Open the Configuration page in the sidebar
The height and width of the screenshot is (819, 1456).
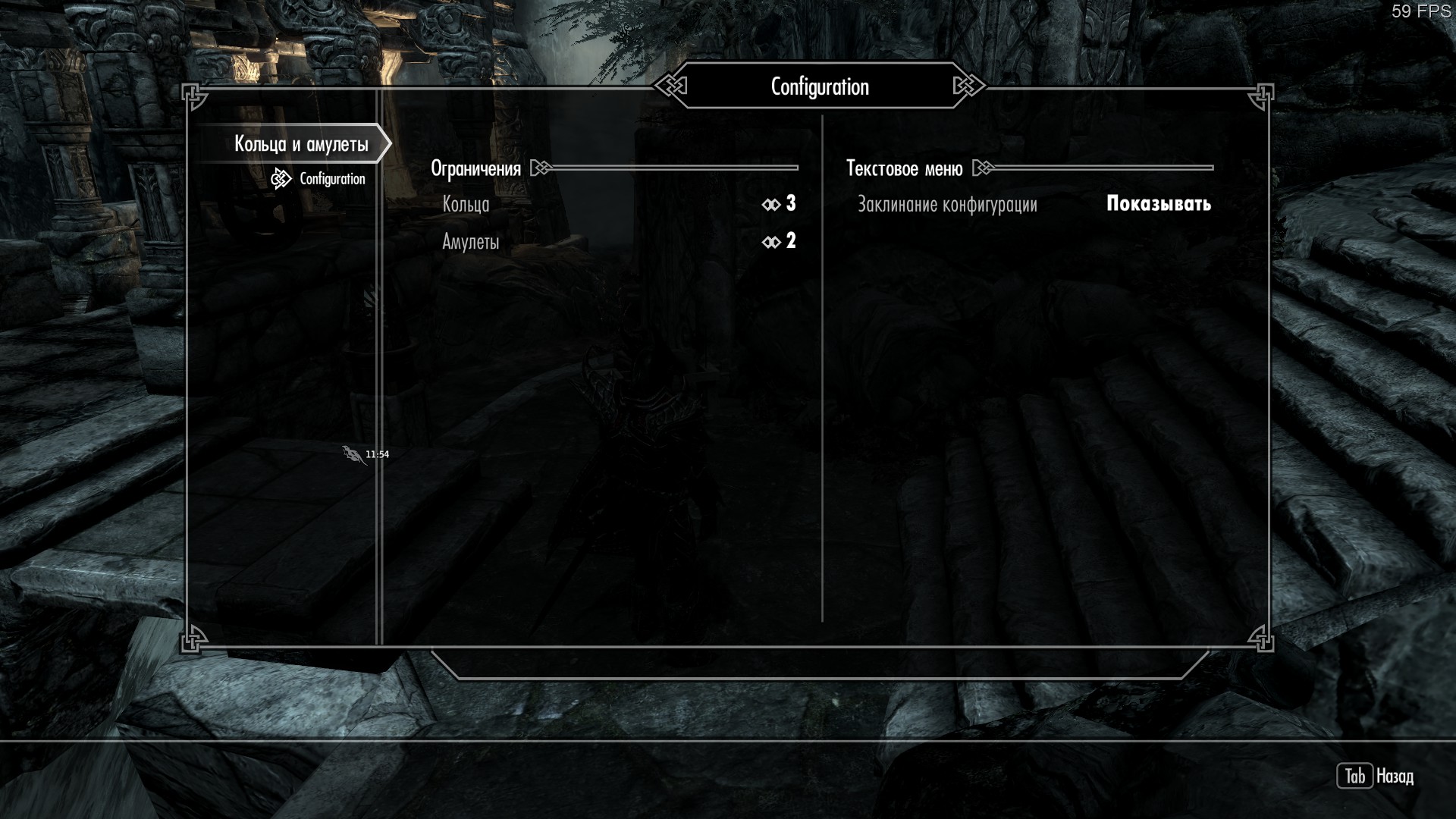331,179
